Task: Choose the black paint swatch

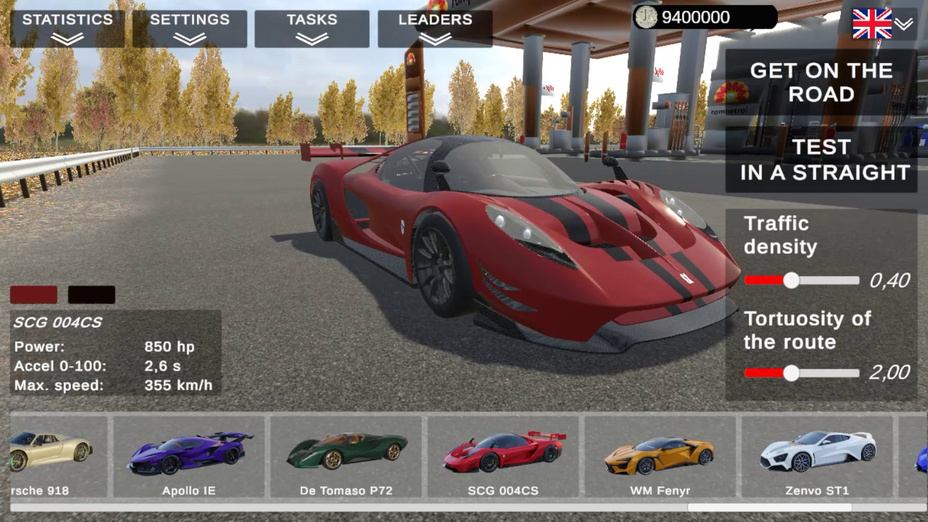Action: coord(91,295)
